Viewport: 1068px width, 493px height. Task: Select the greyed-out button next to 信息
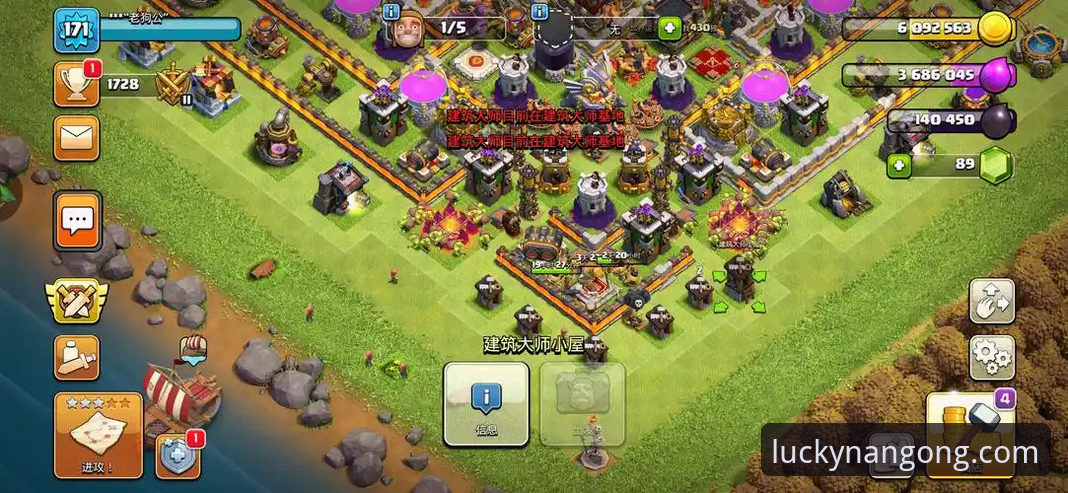click(x=582, y=403)
